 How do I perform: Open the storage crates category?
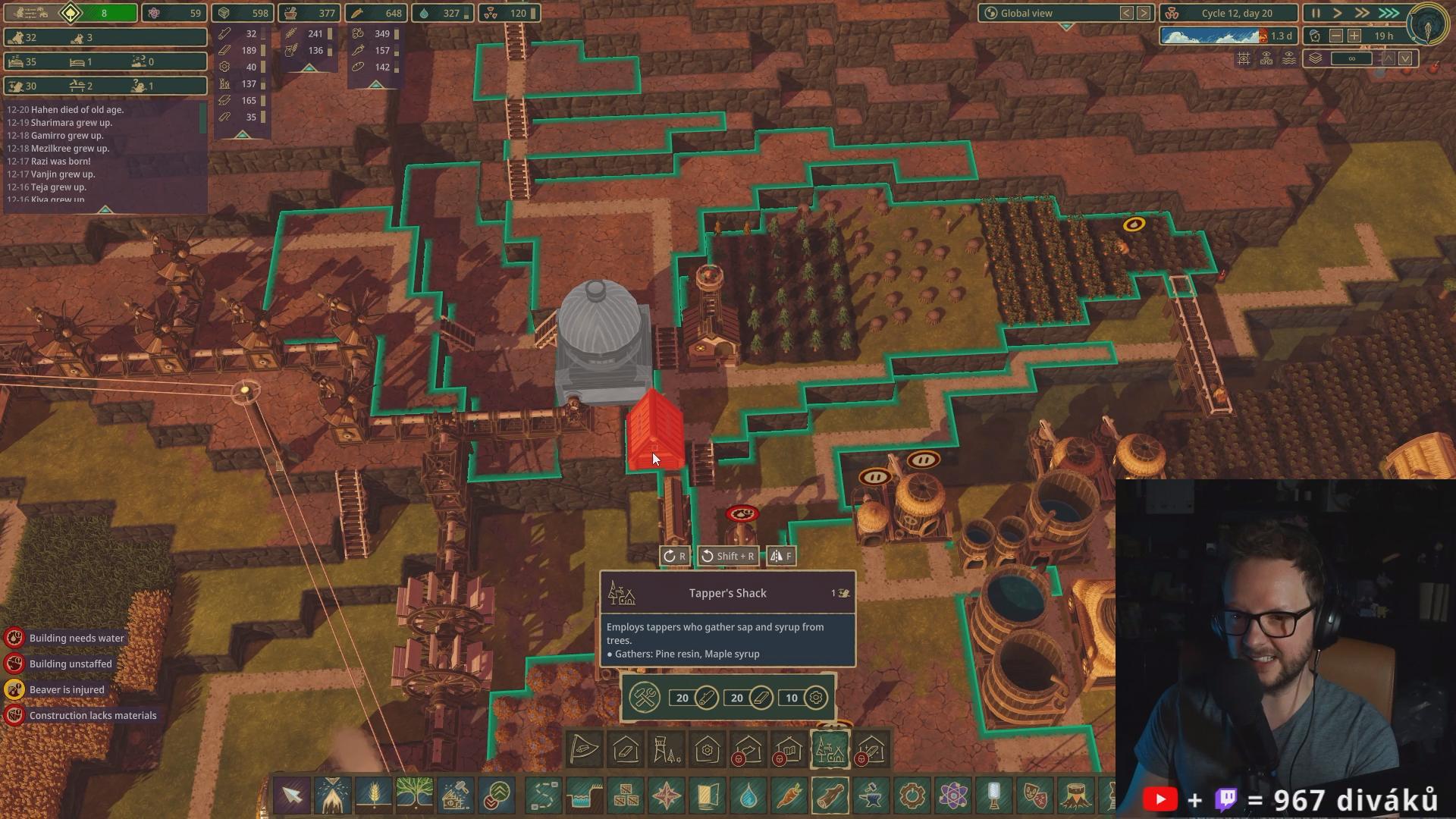point(626,795)
